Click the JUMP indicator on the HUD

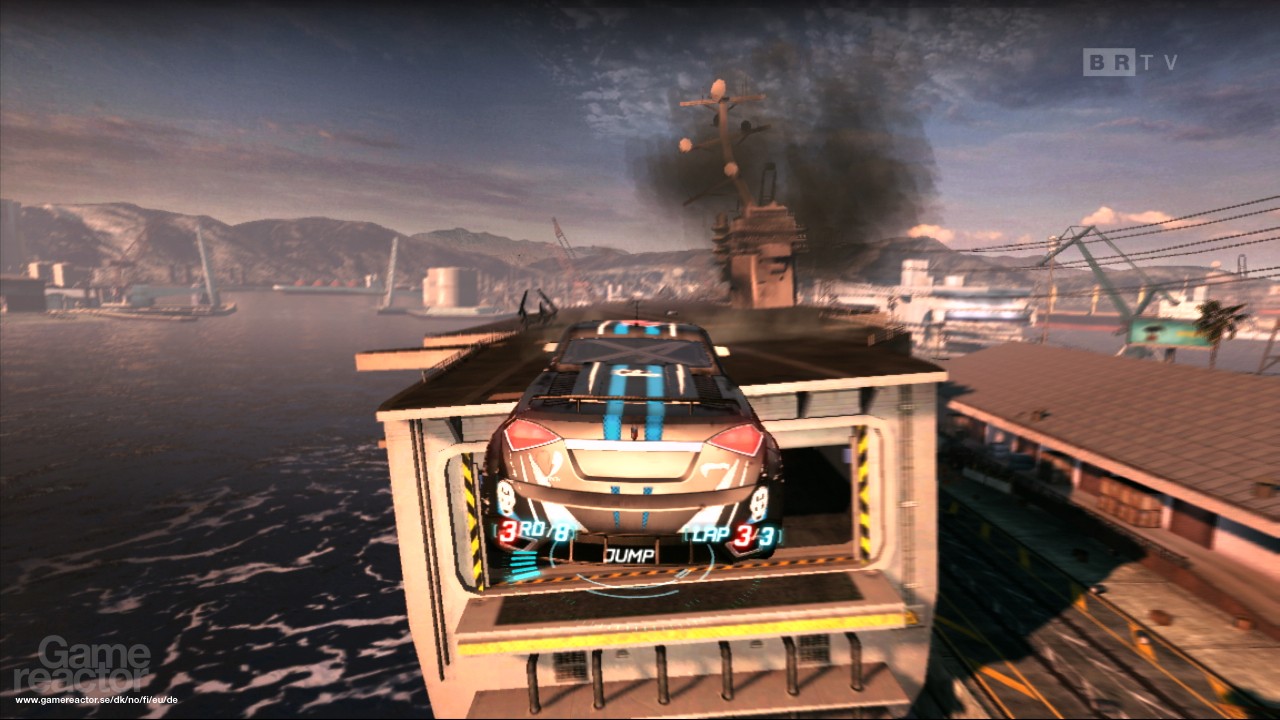pyautogui.click(x=629, y=554)
